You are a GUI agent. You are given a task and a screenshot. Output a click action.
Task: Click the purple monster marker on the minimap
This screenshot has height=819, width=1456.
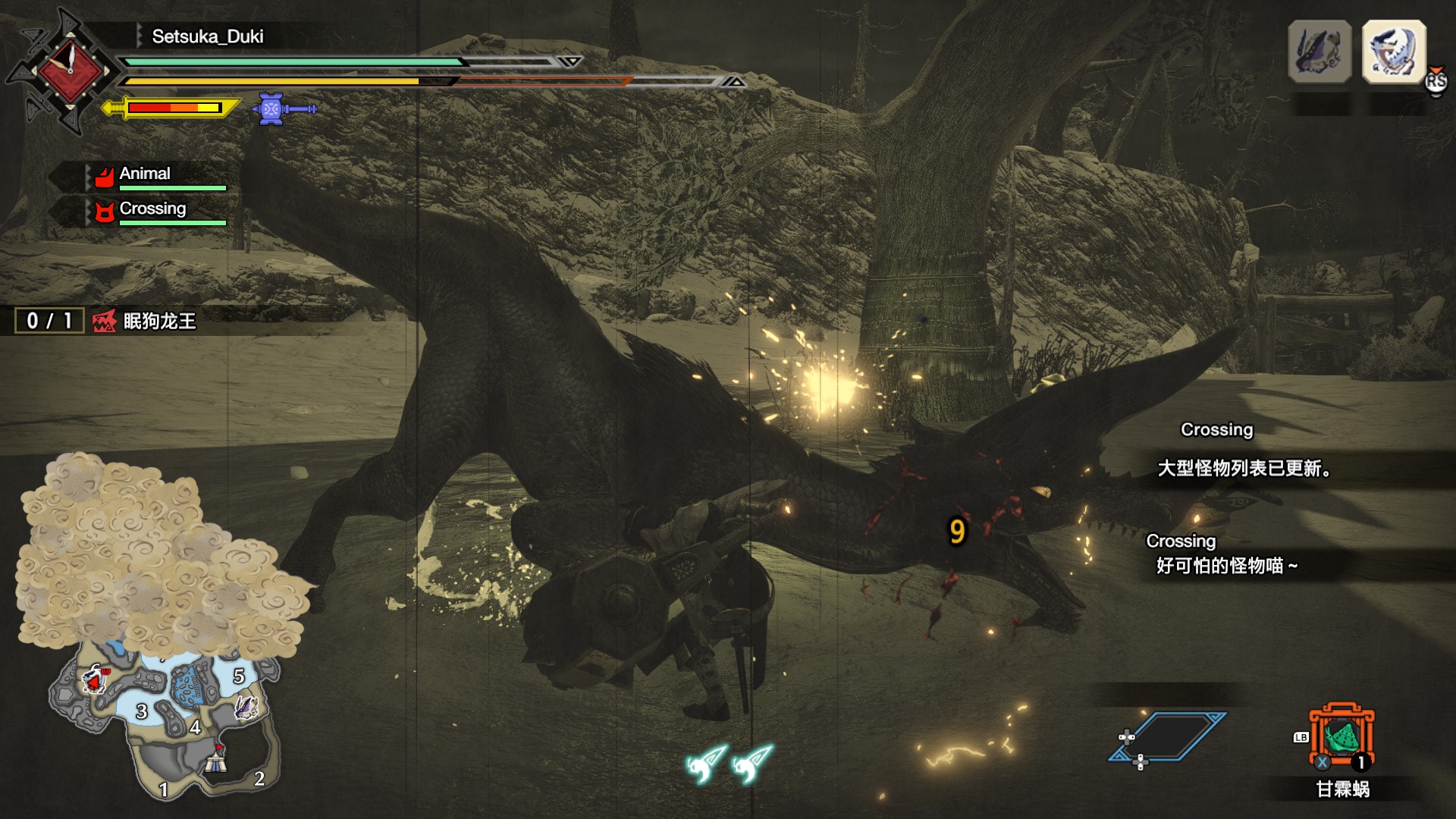[x=246, y=708]
